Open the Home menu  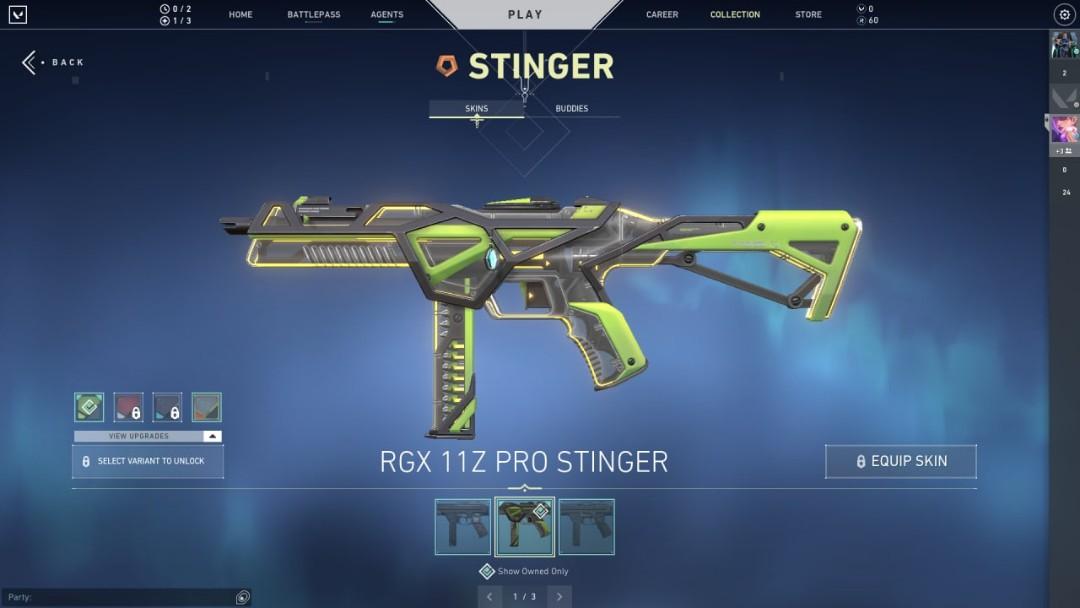(x=240, y=15)
